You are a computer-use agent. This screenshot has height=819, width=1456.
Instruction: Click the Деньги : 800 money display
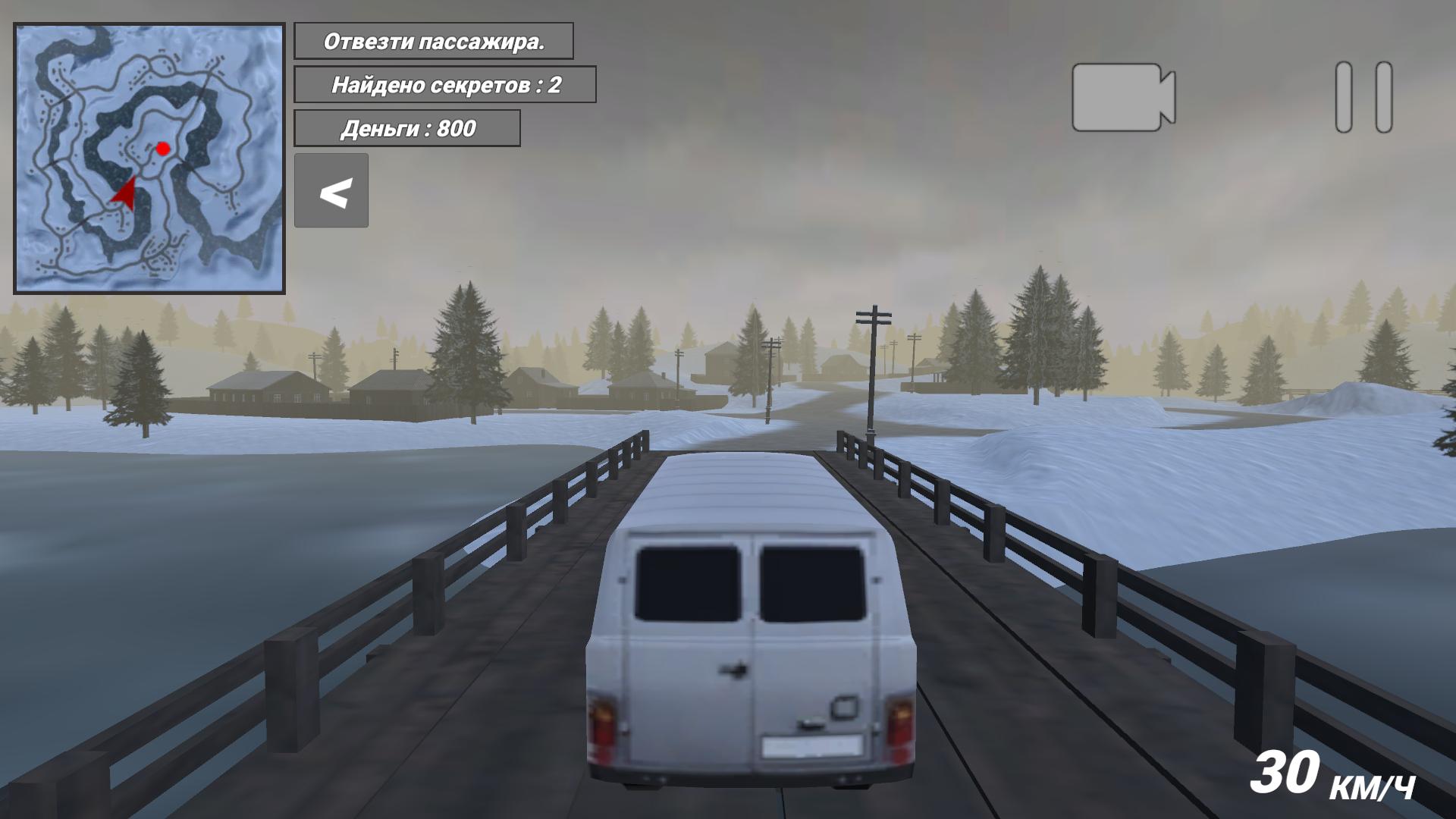pyautogui.click(x=407, y=128)
